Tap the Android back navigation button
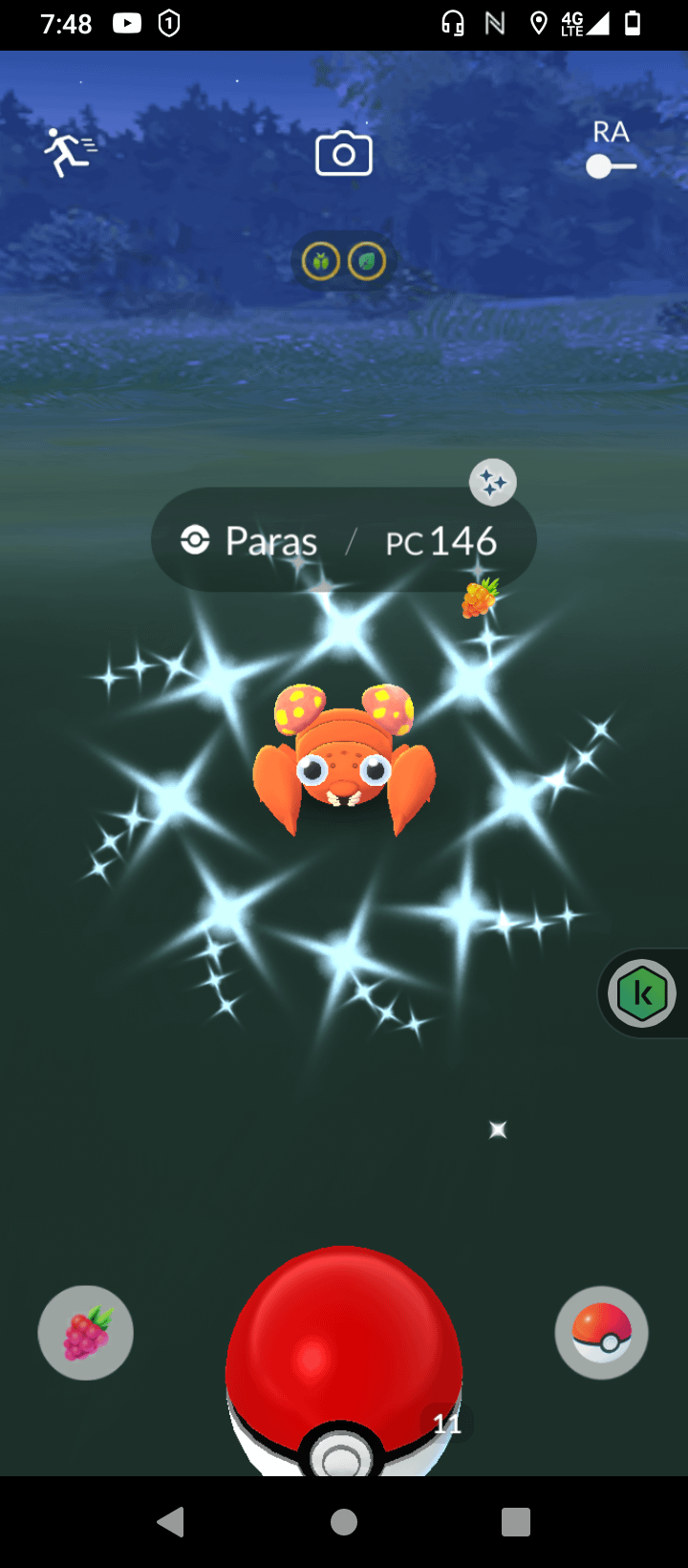 [x=171, y=1521]
